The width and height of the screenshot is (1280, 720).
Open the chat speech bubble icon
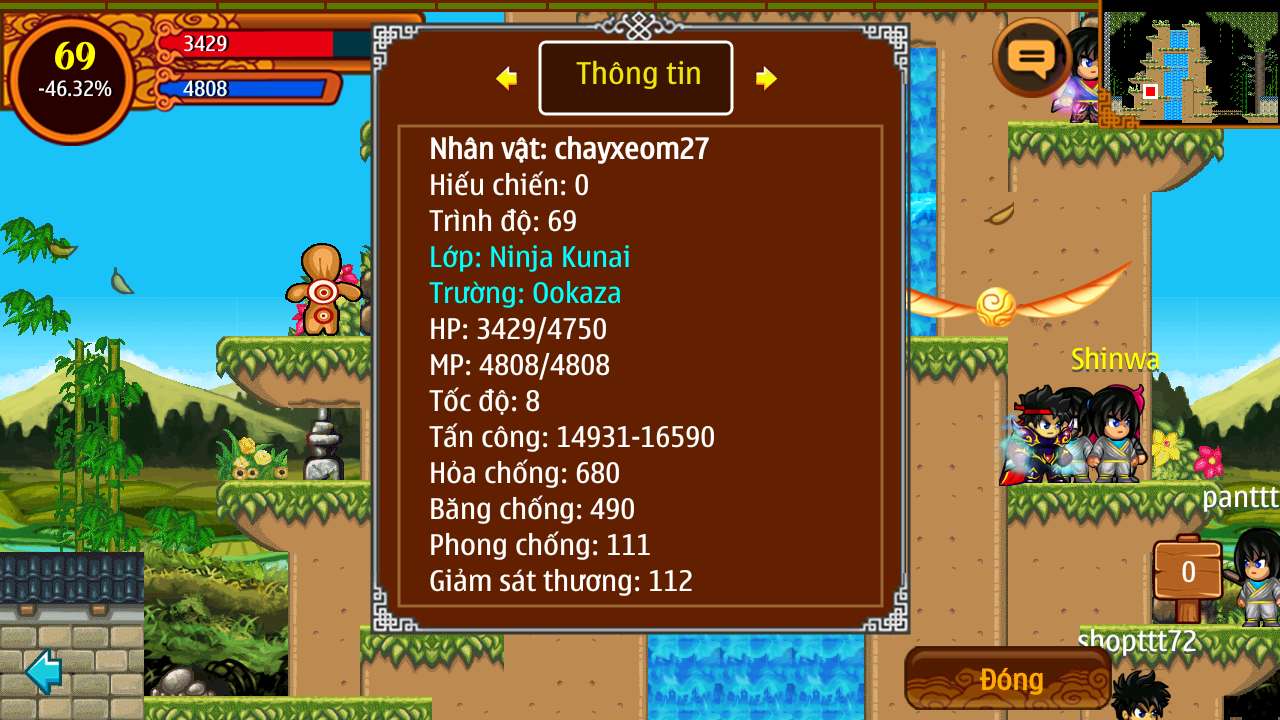pyautogui.click(x=1031, y=58)
